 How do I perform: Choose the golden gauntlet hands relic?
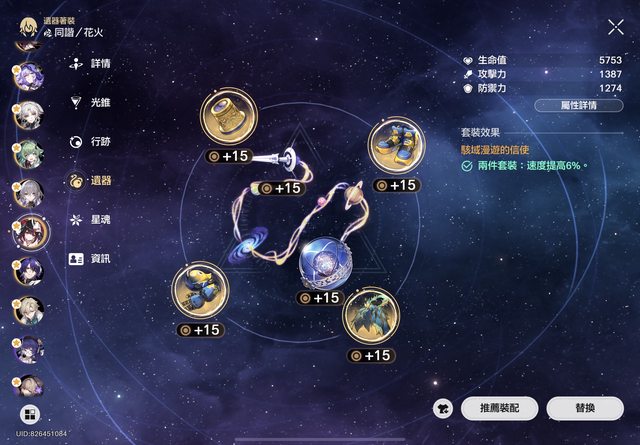(200, 290)
